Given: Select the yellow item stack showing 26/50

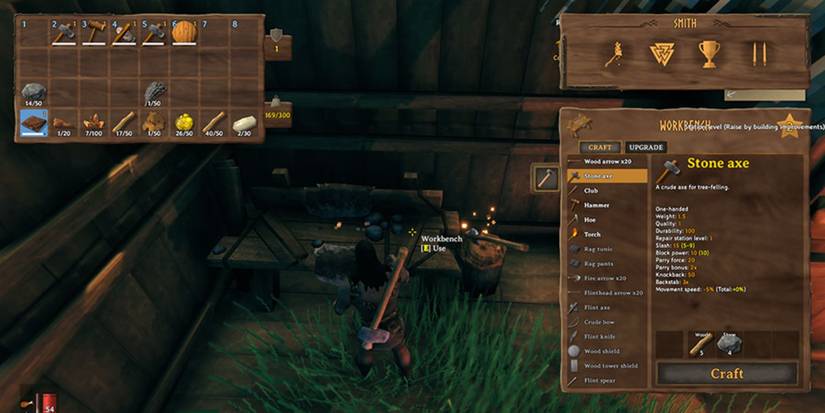Looking at the screenshot, I should [x=184, y=122].
